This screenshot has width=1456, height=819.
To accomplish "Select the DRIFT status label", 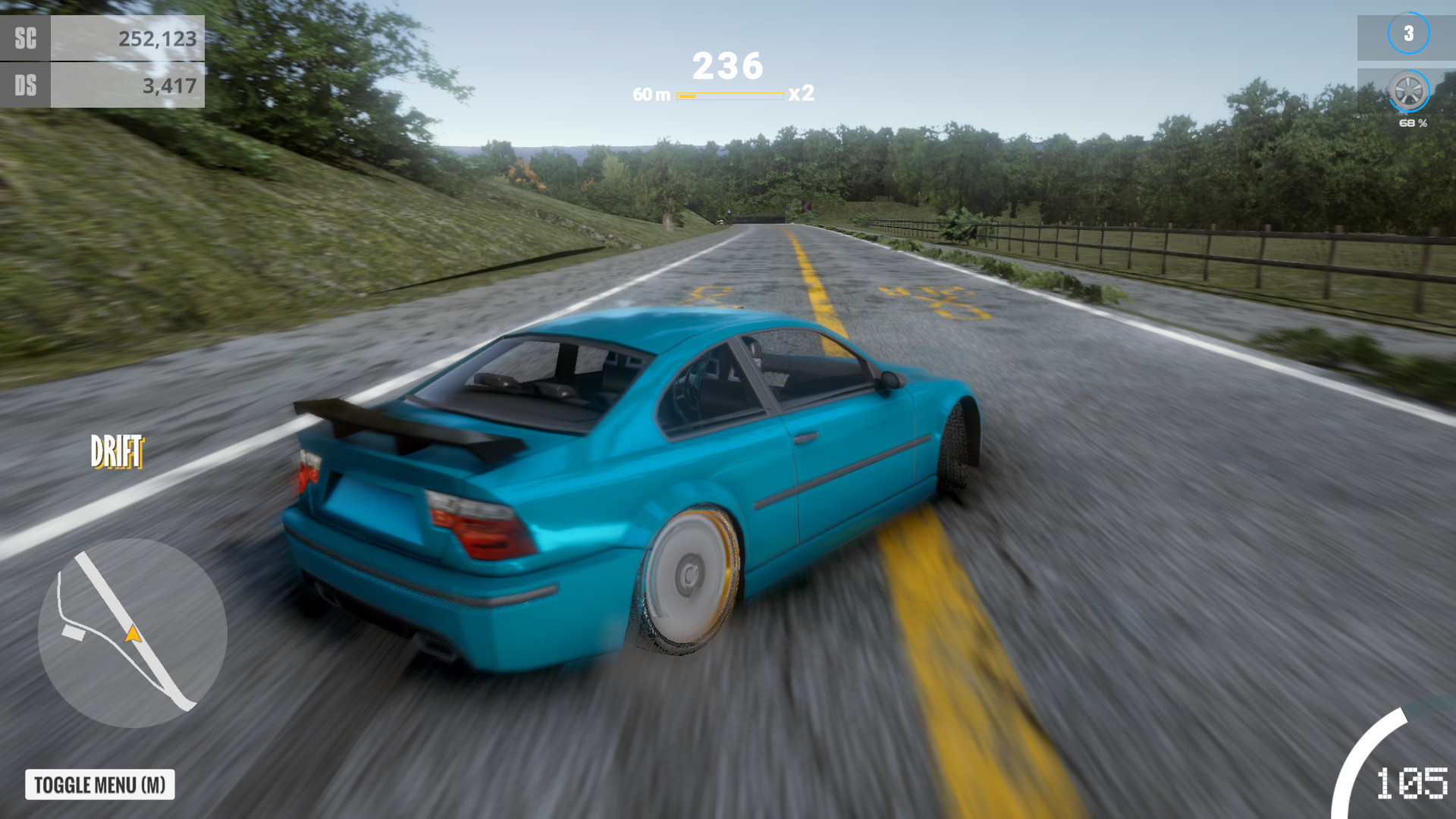I will point(115,450).
